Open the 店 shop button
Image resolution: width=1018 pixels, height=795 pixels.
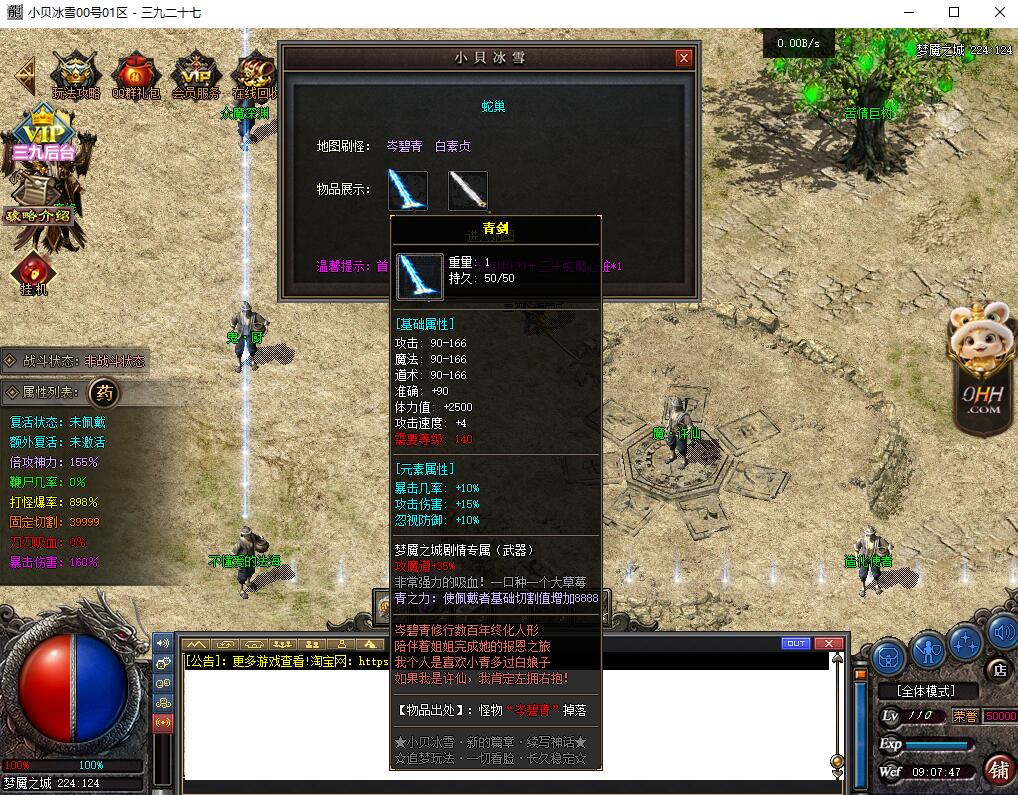(x=997, y=669)
